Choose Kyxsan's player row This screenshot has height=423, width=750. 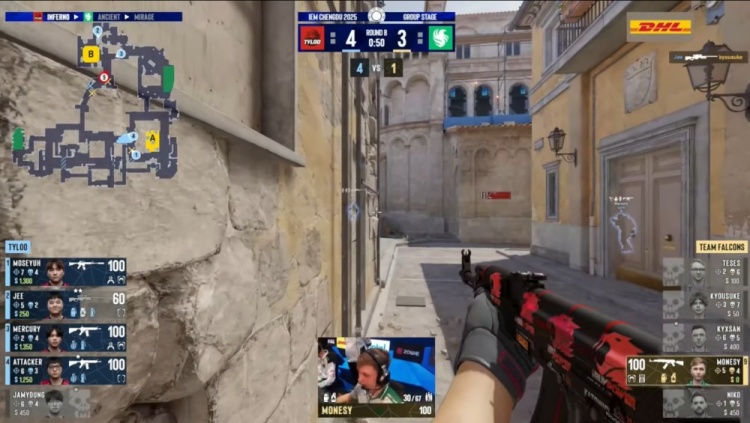705,336
